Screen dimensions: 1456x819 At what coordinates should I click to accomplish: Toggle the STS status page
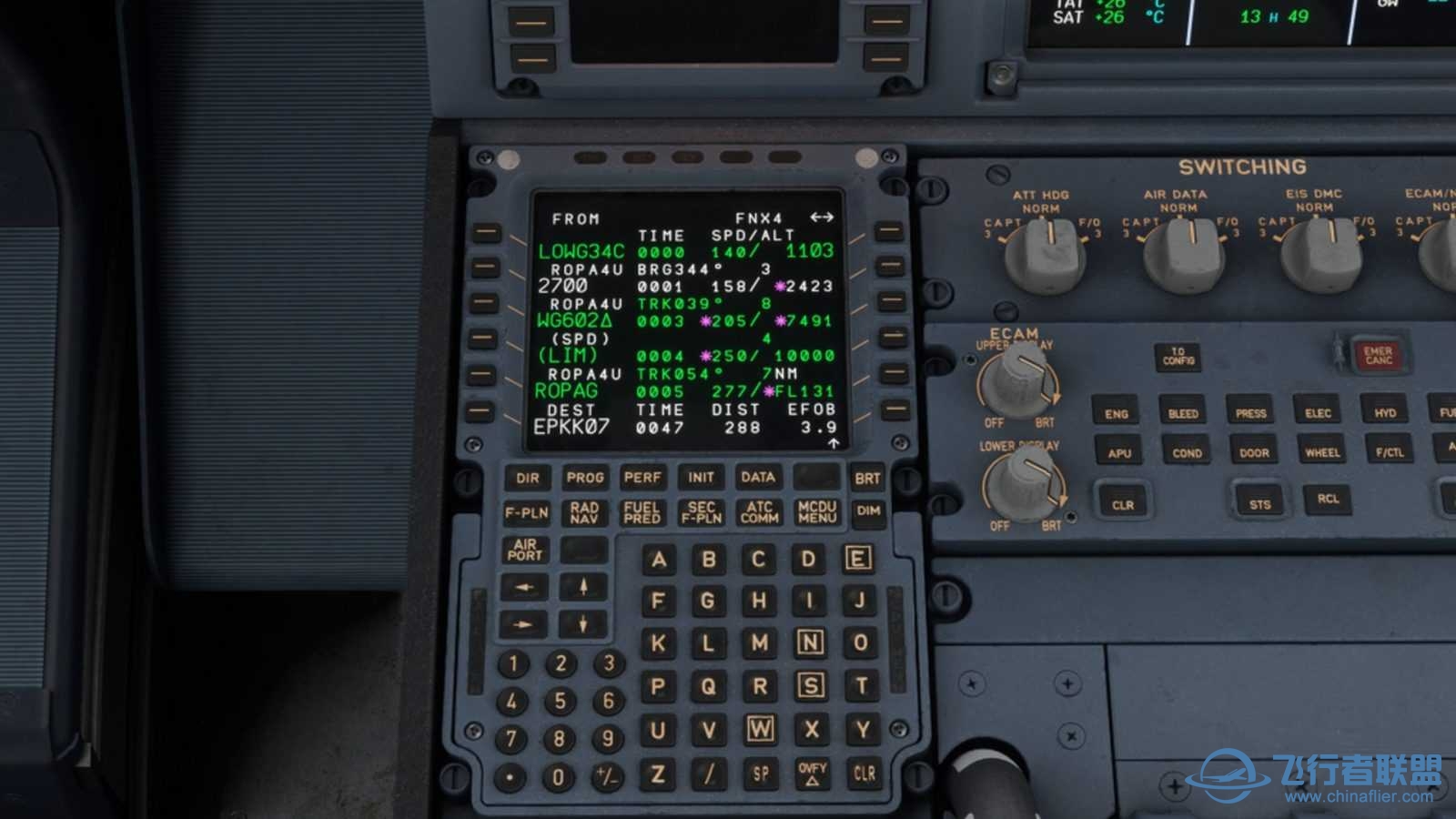pyautogui.click(x=1261, y=500)
